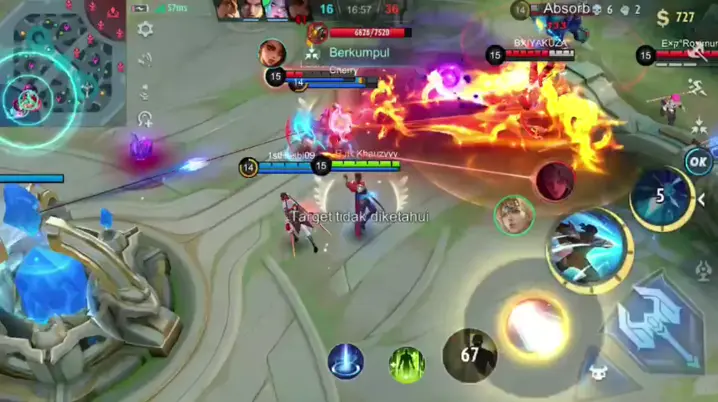Image resolution: width=718 pixels, height=402 pixels.
Task: Activate the blue sword-slash skill
Action: [588, 247]
